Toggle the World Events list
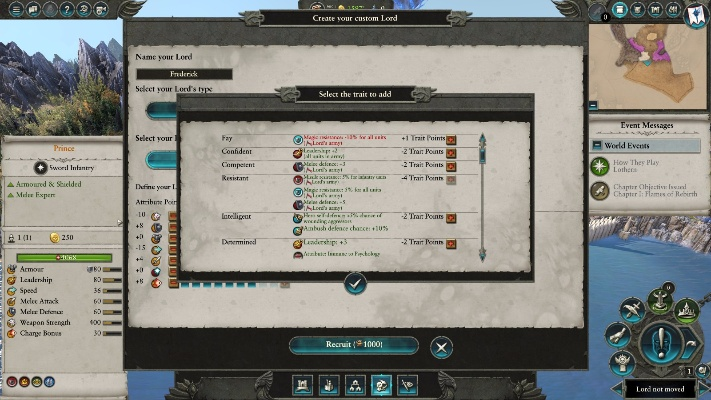The width and height of the screenshot is (711, 400). (x=646, y=145)
